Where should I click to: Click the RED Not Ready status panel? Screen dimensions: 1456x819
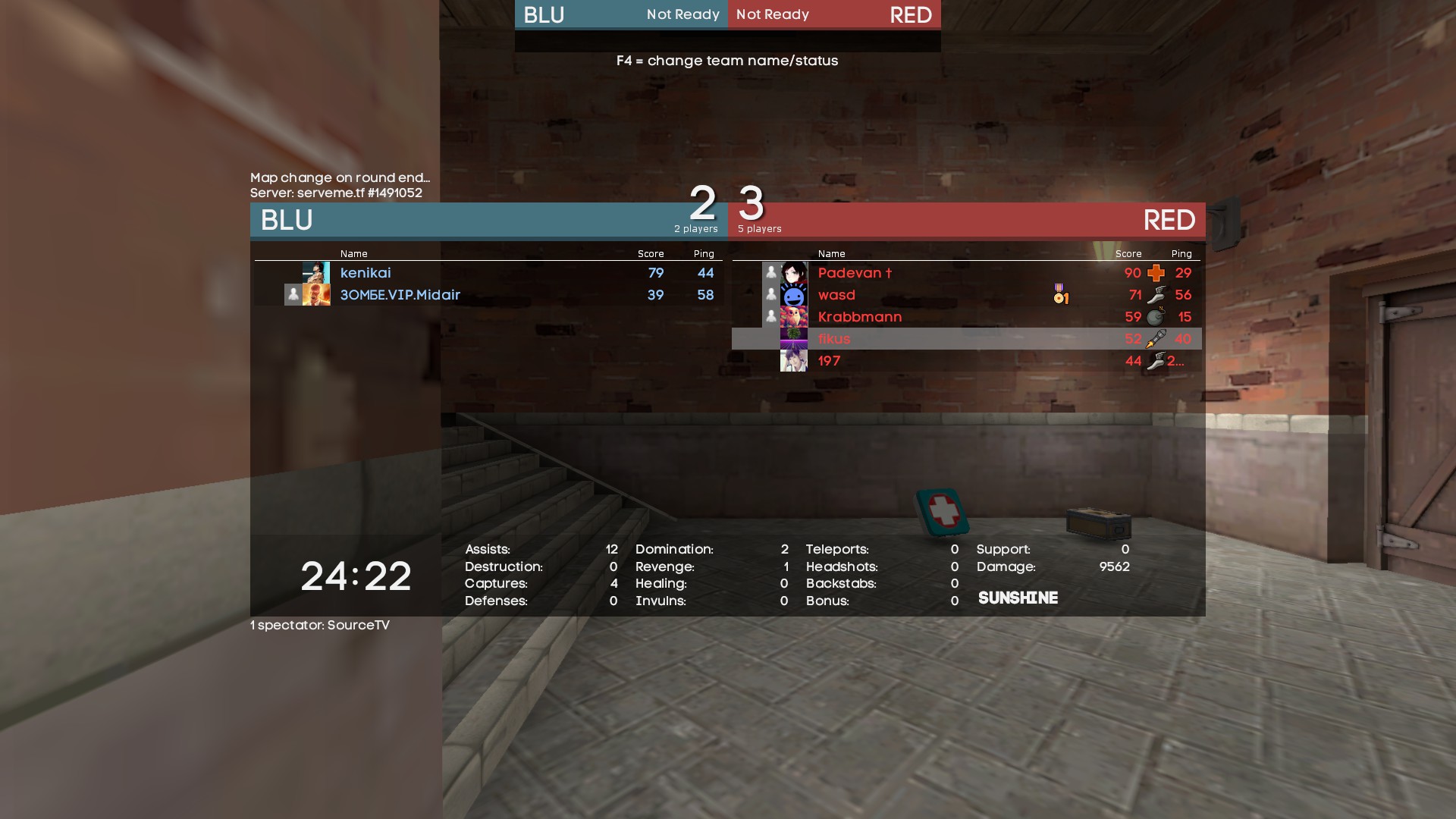[834, 14]
